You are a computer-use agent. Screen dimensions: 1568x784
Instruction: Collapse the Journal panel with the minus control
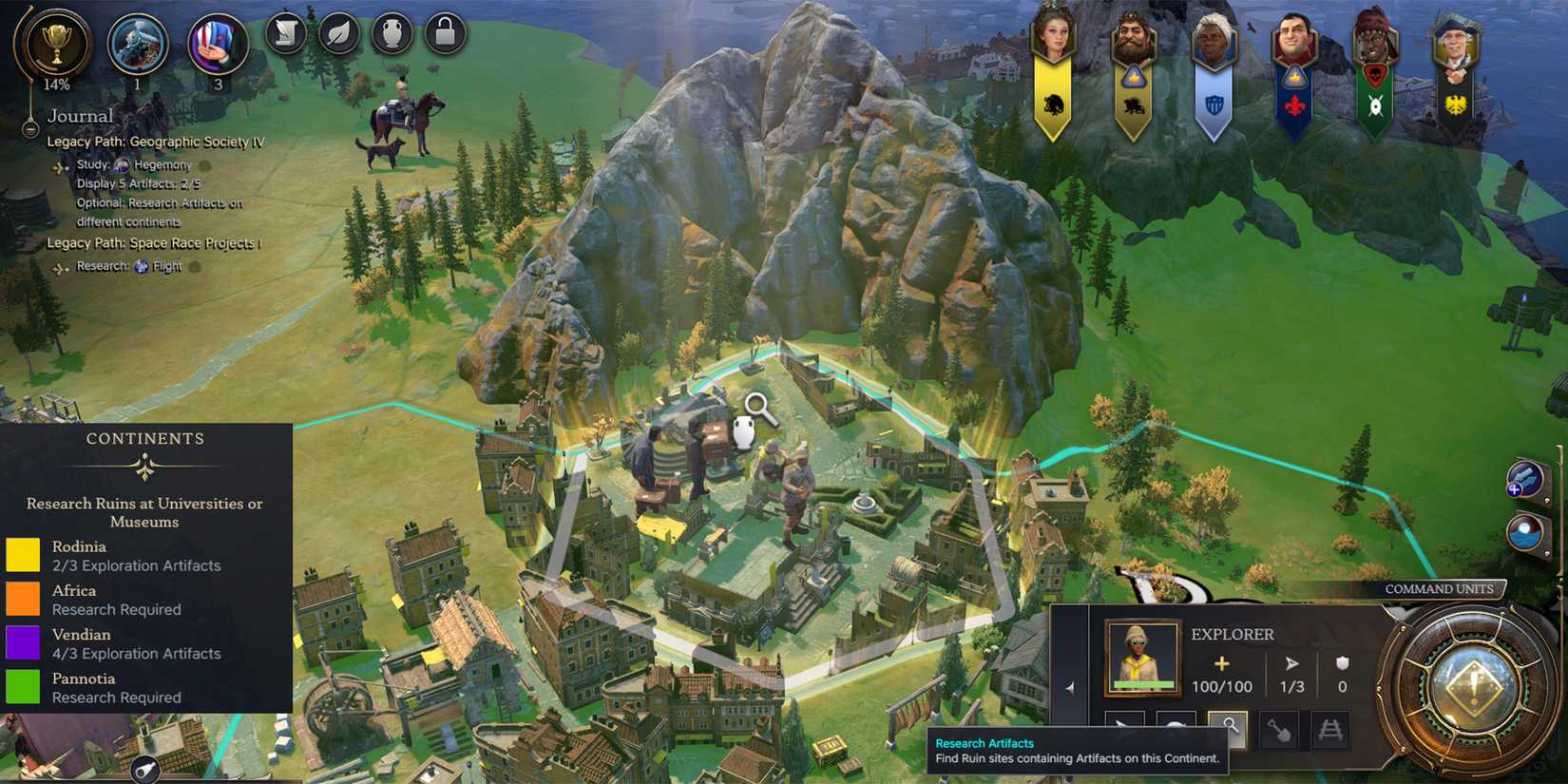(29, 129)
